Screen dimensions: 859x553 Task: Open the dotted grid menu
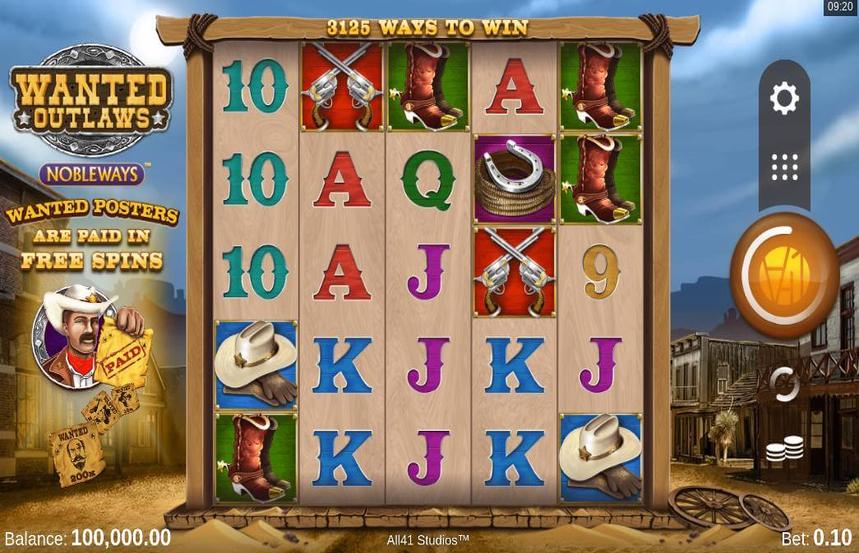[x=784, y=167]
